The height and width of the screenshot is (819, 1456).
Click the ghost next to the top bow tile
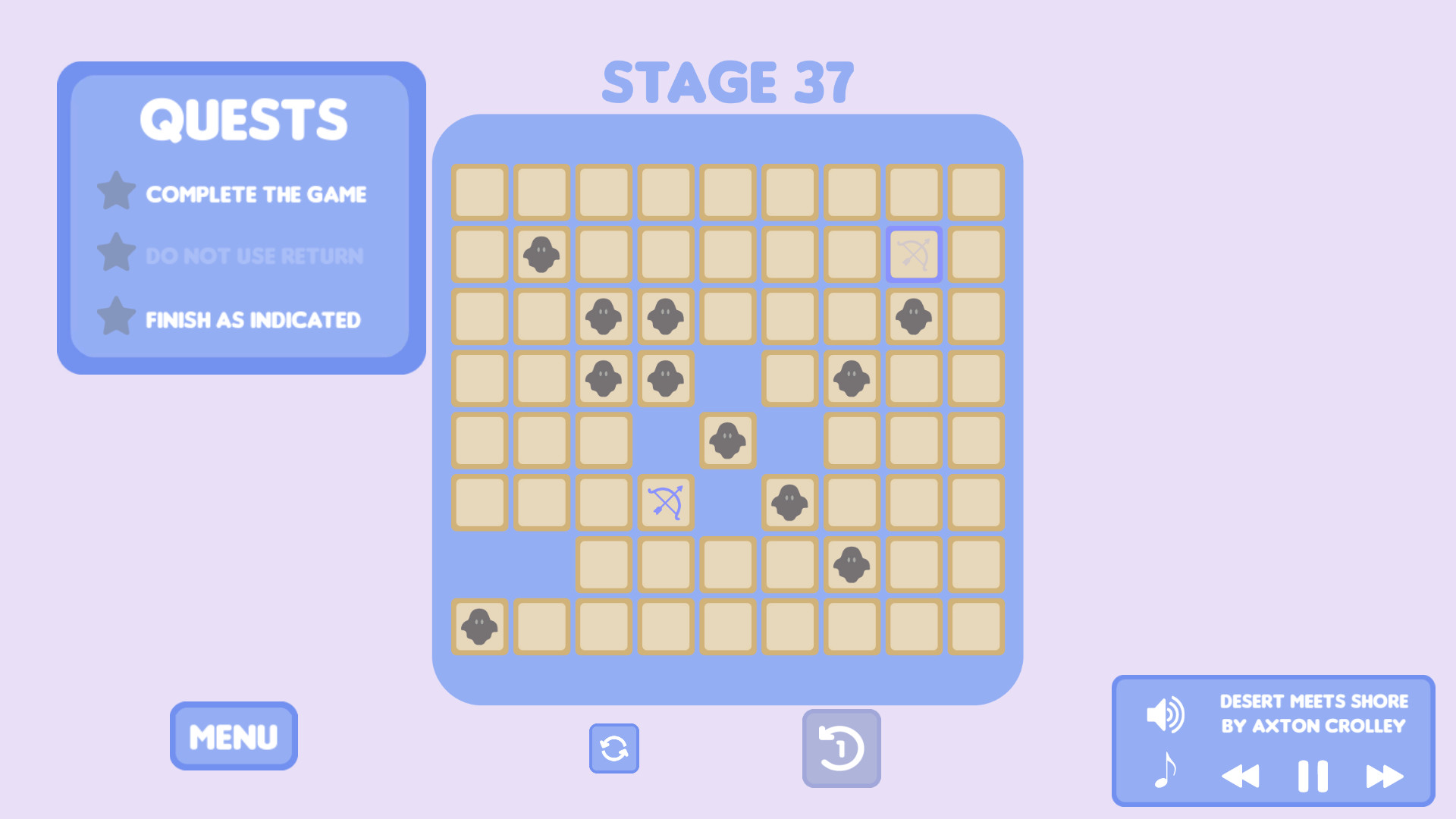pos(913,316)
